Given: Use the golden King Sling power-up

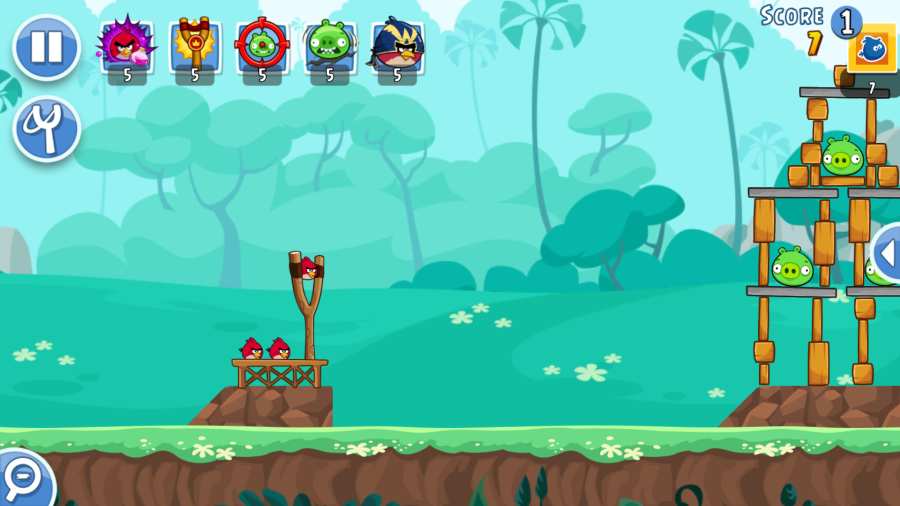Looking at the screenshot, I should pyautogui.click(x=195, y=46).
